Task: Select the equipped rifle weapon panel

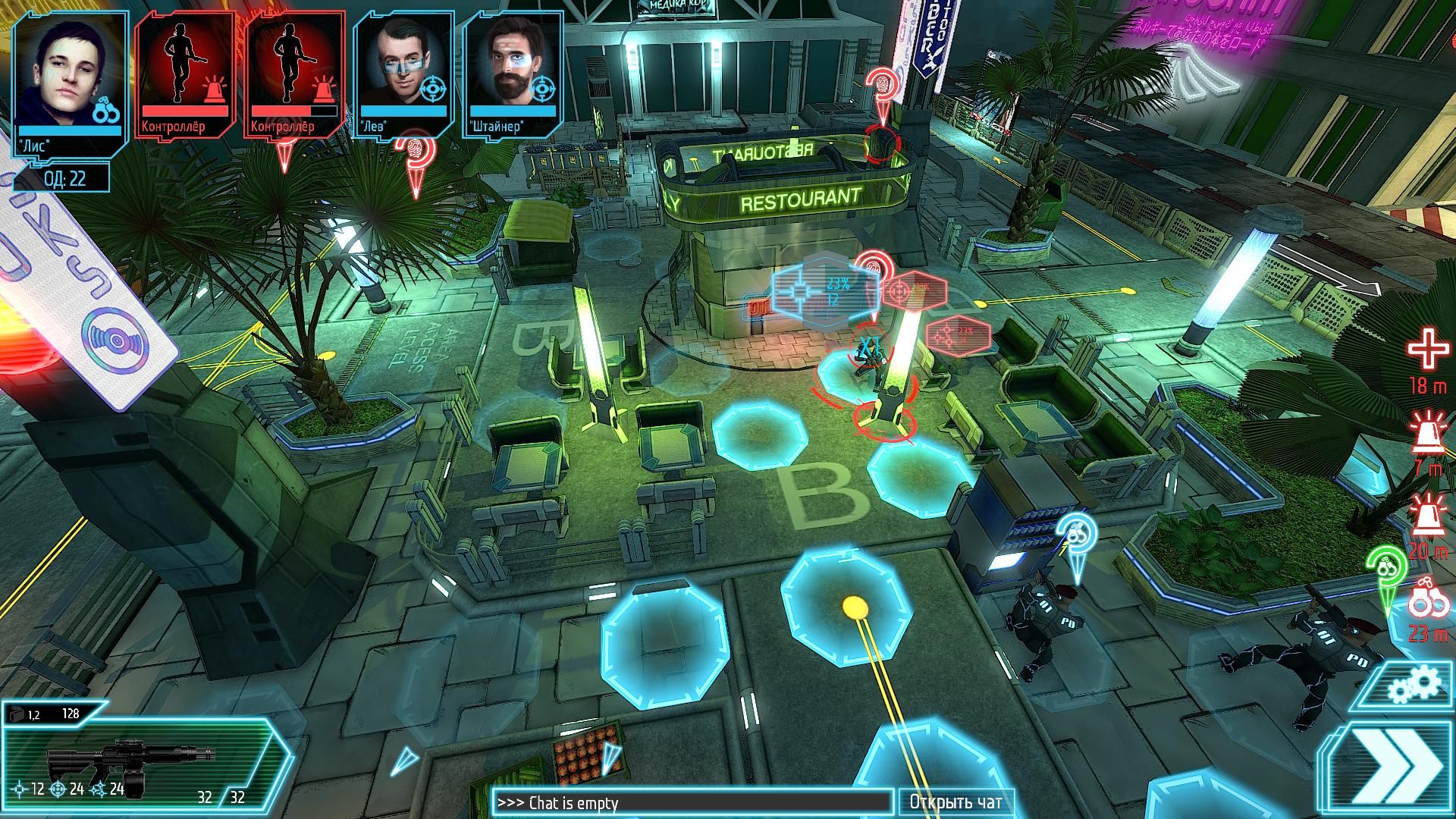Action: tap(135, 753)
